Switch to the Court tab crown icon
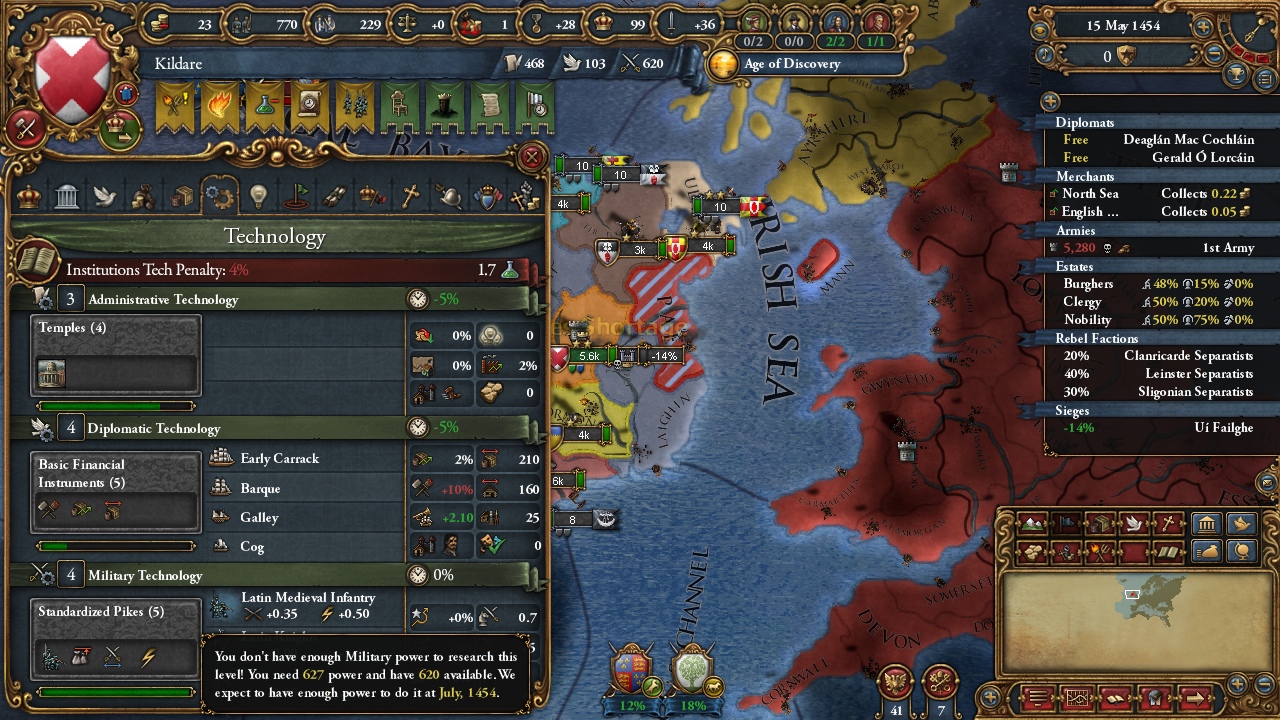Screen dimensions: 1280x720 pos(28,196)
